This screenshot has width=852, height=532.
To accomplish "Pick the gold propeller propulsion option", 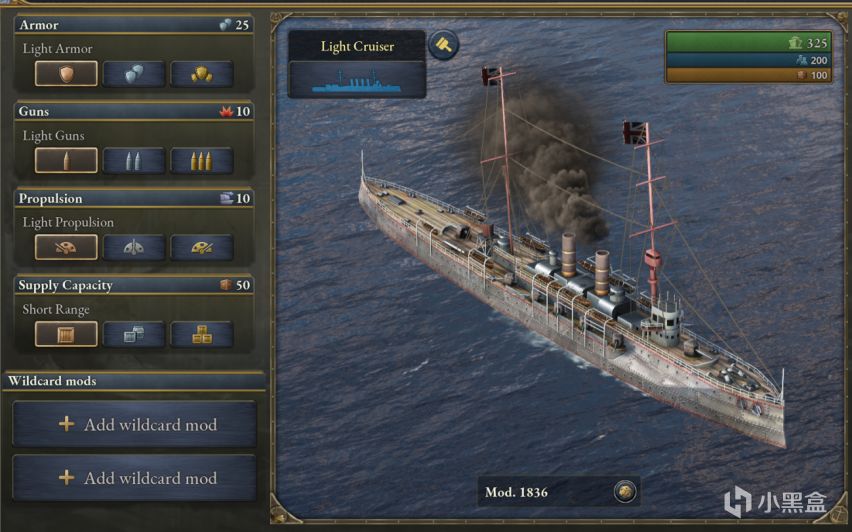I will tap(201, 247).
